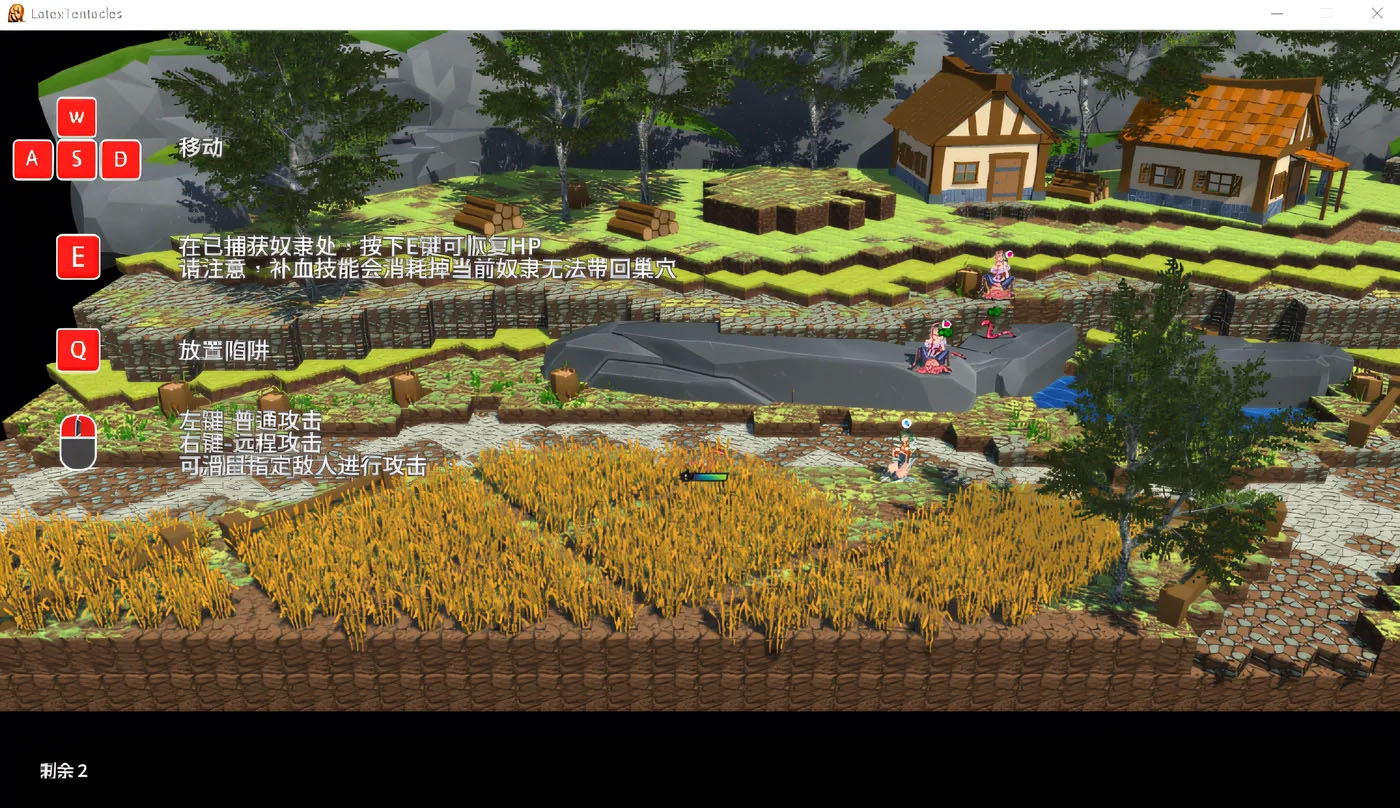Click the red E key healing icon
The image size is (1400, 808).
pyautogui.click(x=78, y=257)
